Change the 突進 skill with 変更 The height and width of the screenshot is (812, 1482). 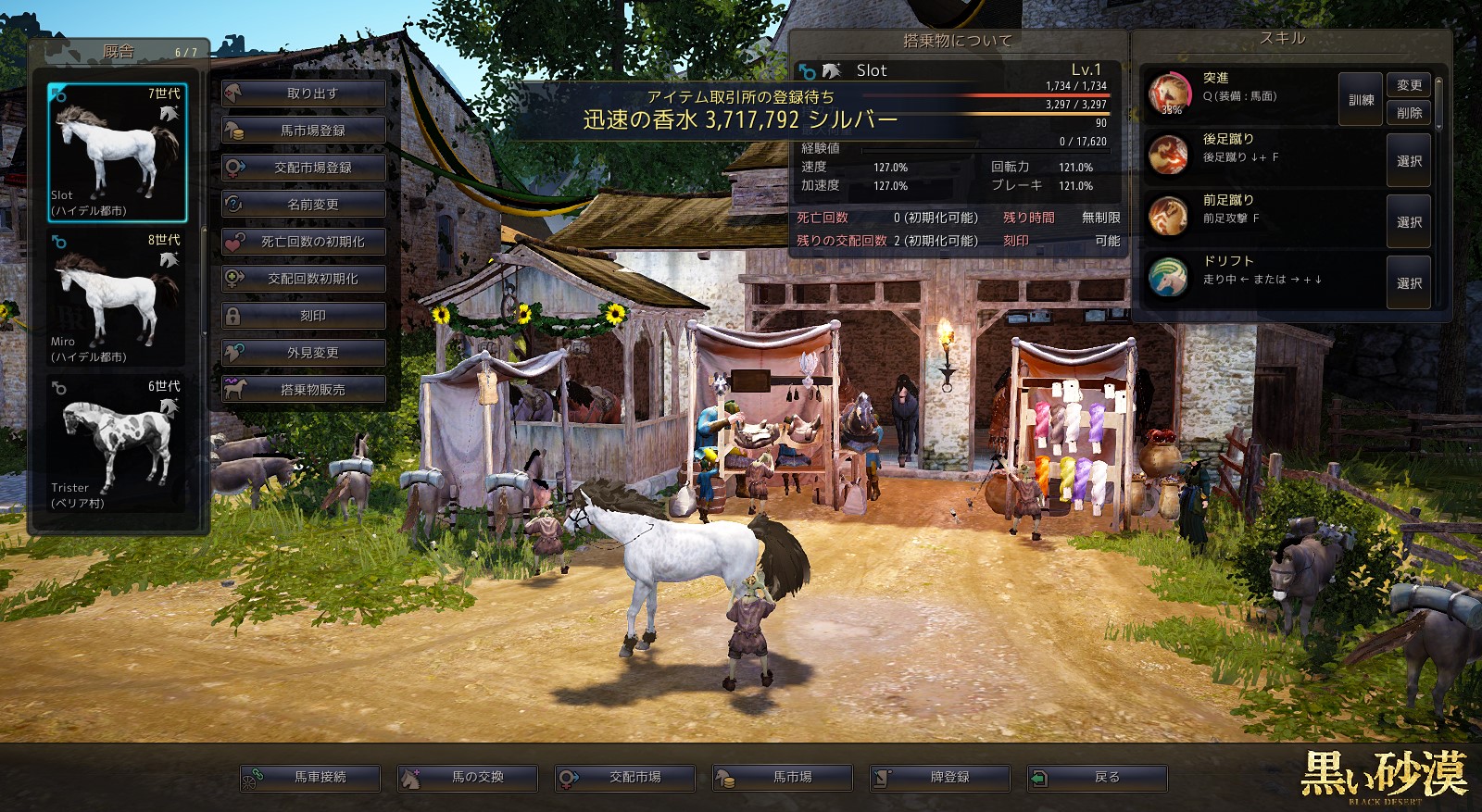coord(1409,85)
